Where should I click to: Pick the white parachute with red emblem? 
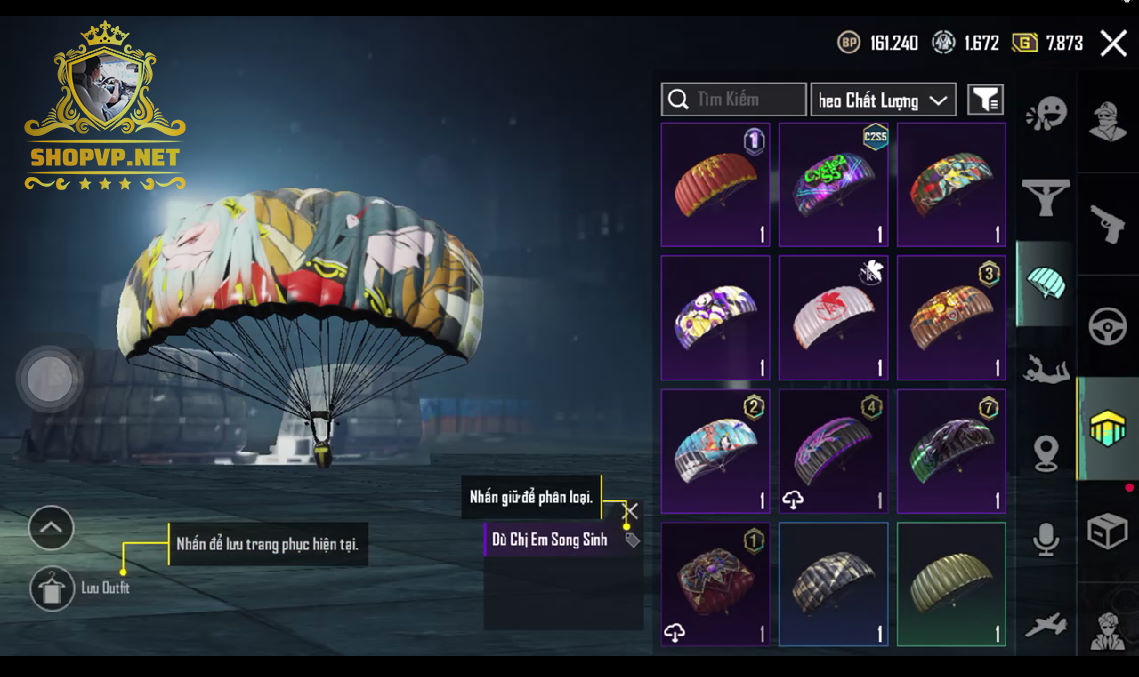click(x=833, y=317)
